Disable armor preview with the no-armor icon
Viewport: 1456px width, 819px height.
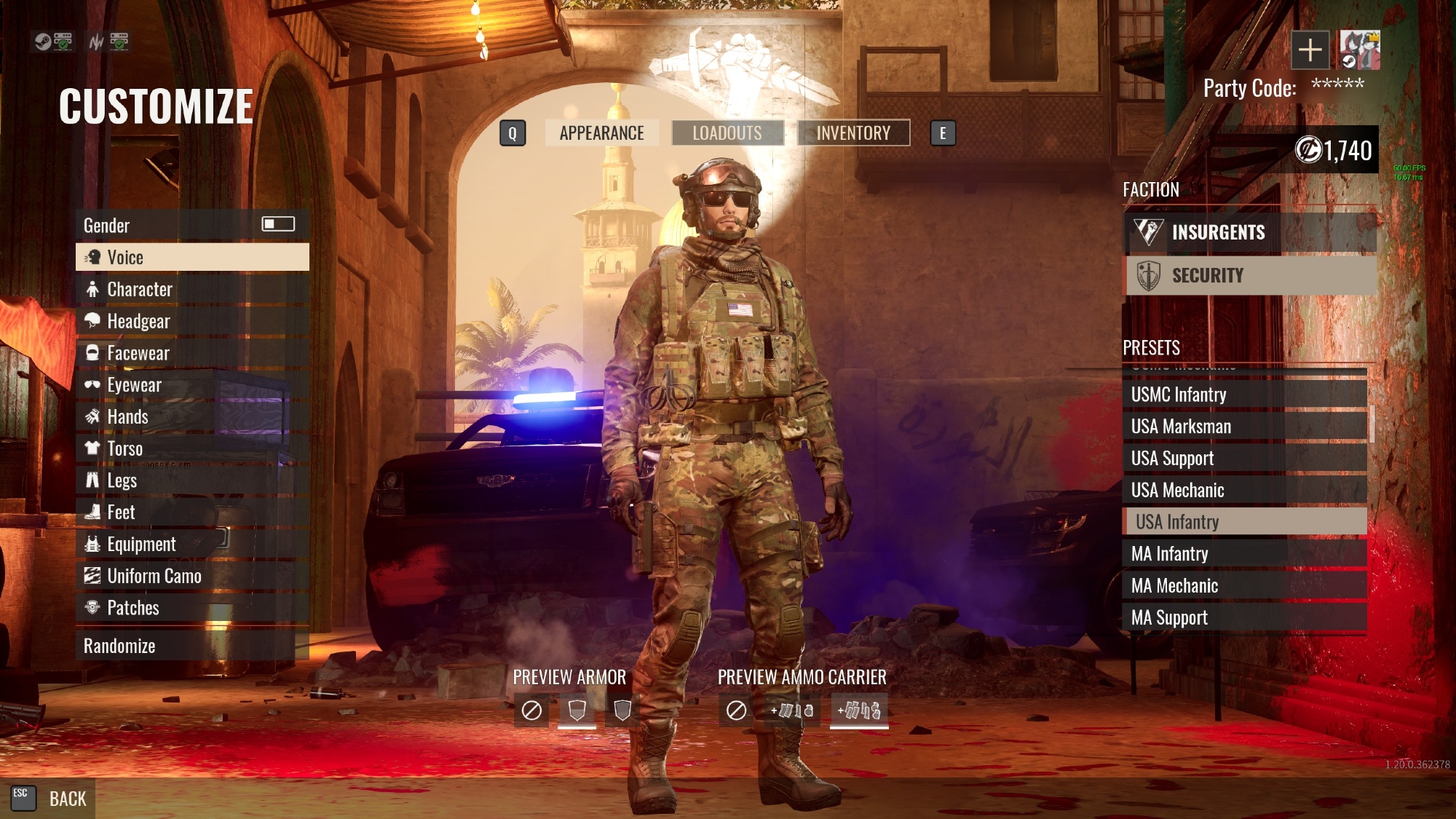point(531,710)
